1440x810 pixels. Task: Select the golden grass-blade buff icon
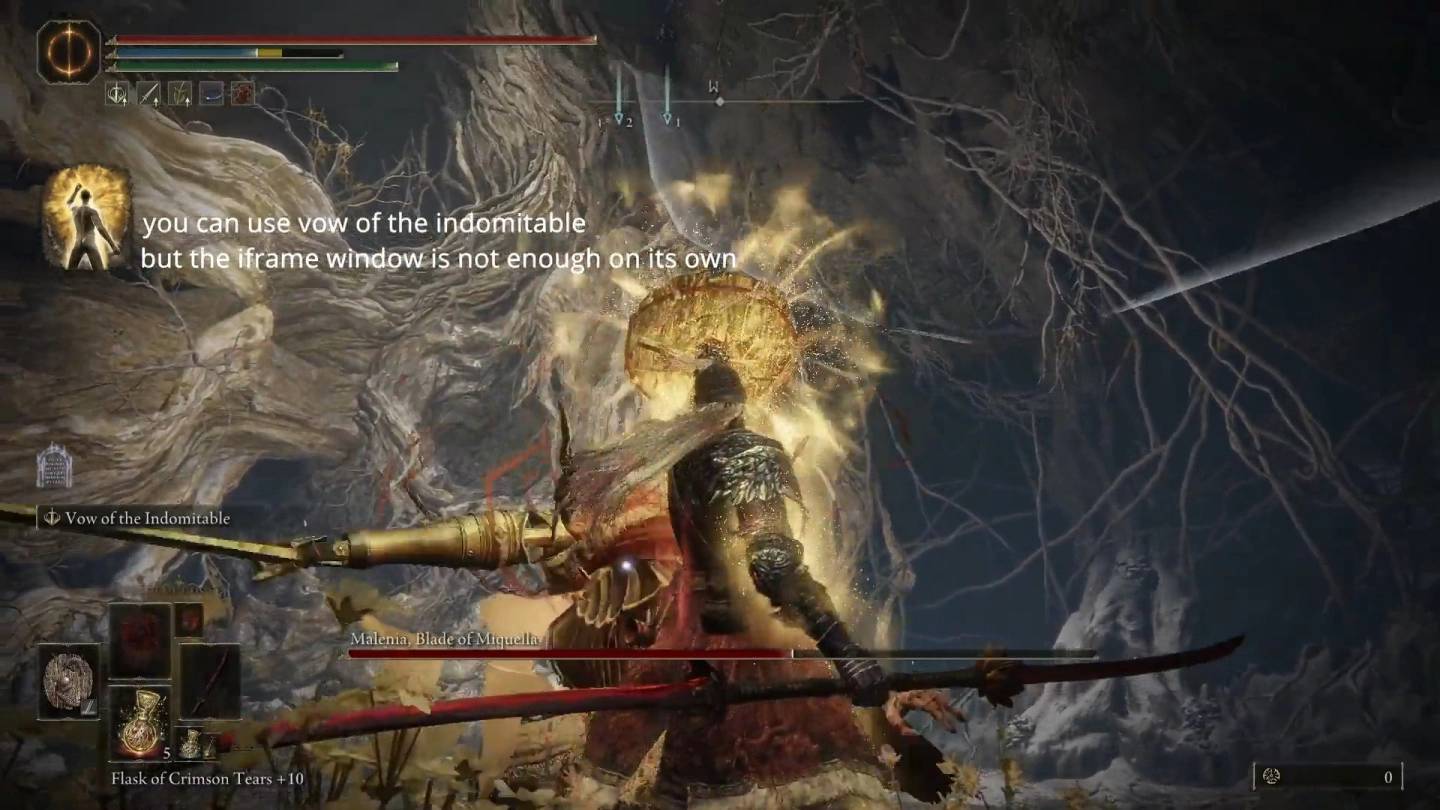point(180,94)
